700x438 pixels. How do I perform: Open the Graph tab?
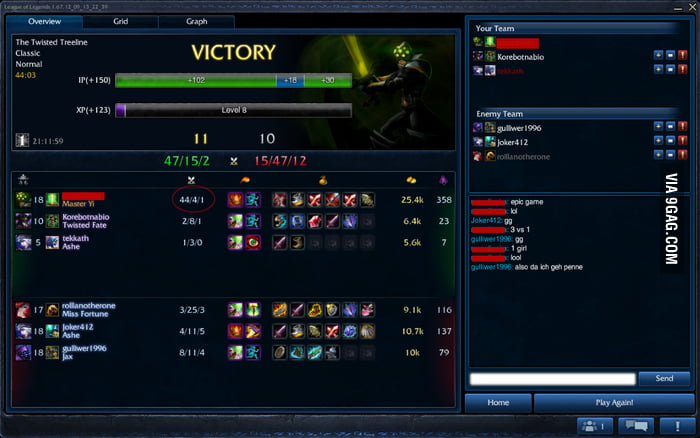[x=196, y=20]
